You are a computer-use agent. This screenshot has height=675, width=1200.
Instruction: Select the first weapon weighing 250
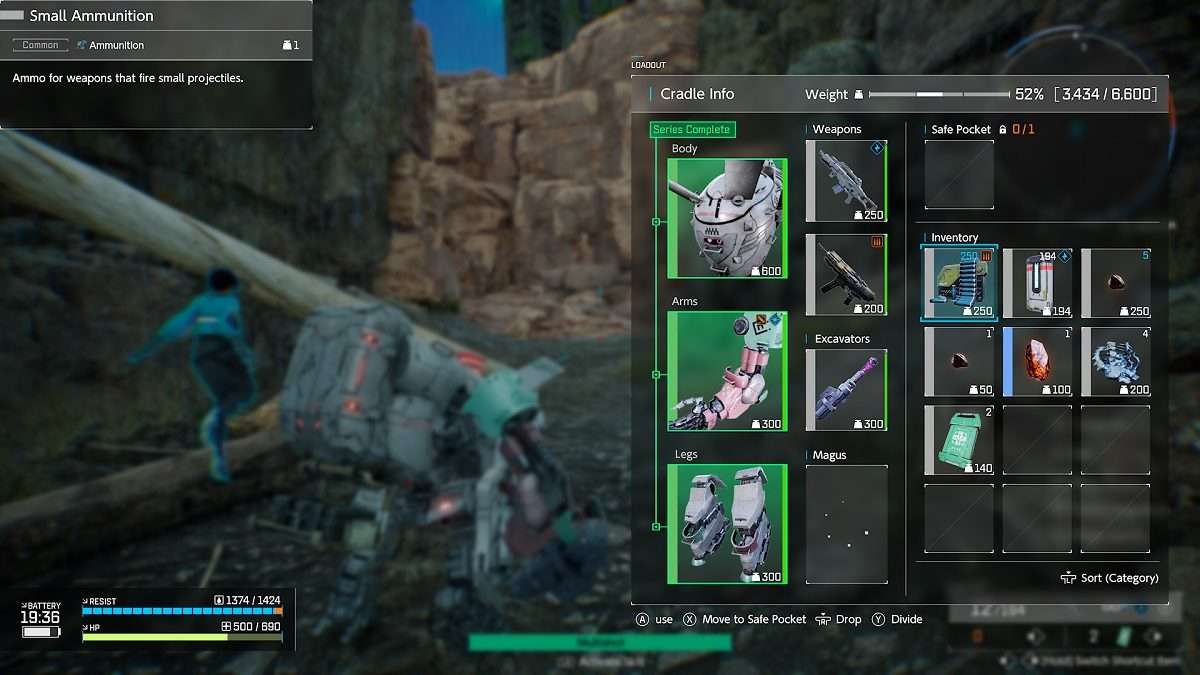(846, 181)
